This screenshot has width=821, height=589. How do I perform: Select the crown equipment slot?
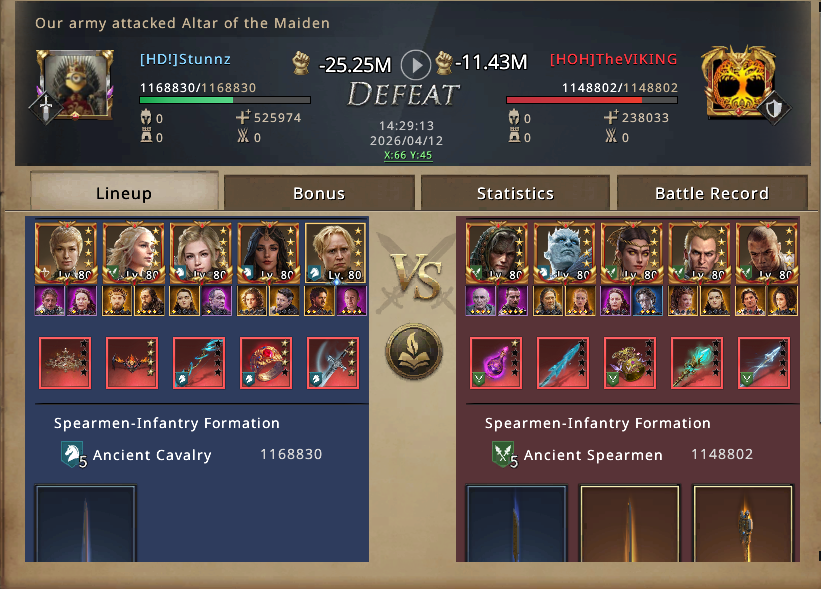click(65, 363)
